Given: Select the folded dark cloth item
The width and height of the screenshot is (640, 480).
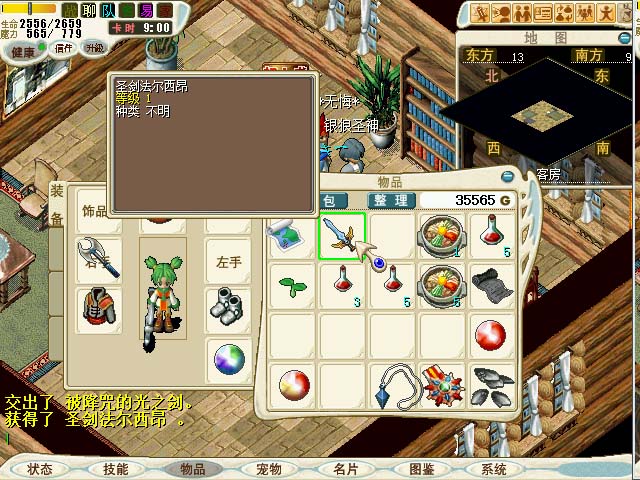Looking at the screenshot, I should pyautogui.click(x=490, y=285).
